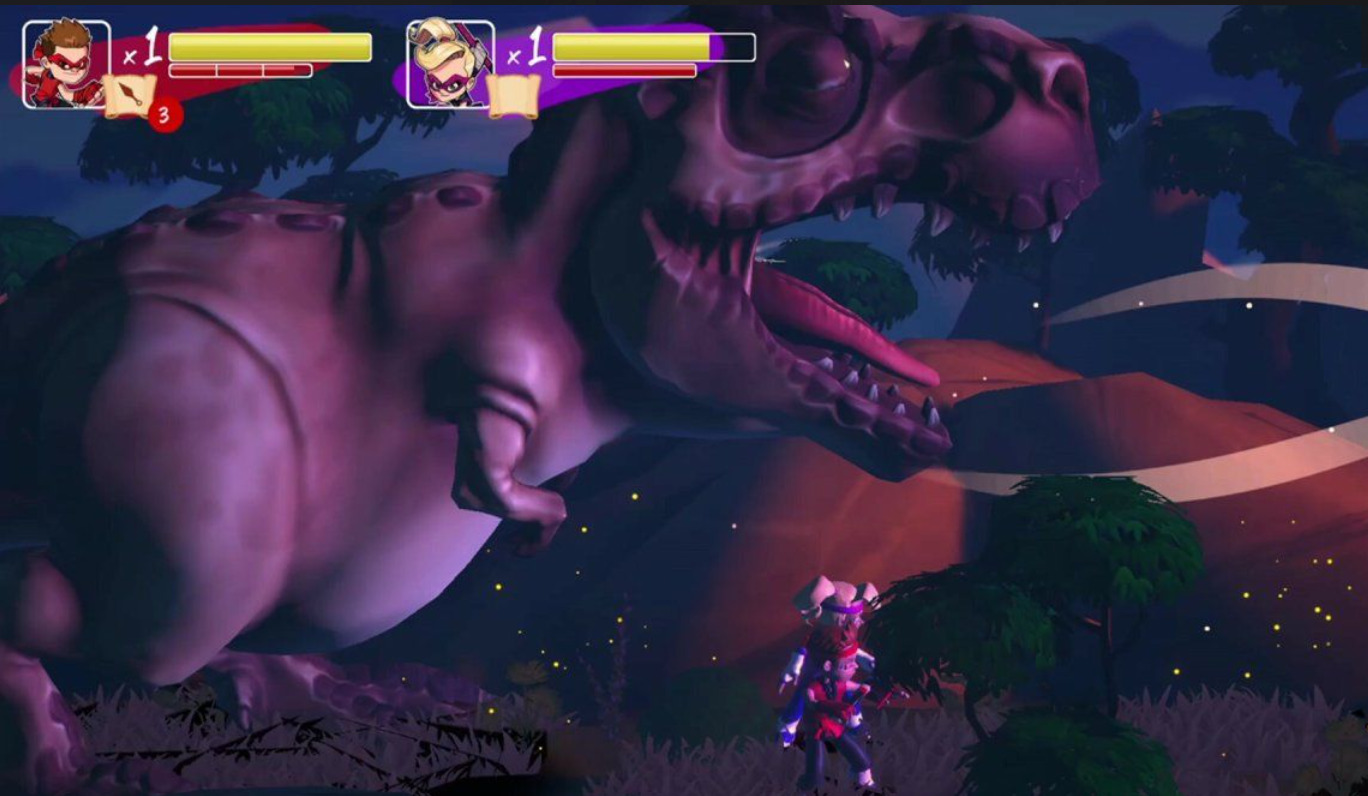Click the red-masked ninja boy portrait
Screen dimensions: 1368x796
pos(66,64)
